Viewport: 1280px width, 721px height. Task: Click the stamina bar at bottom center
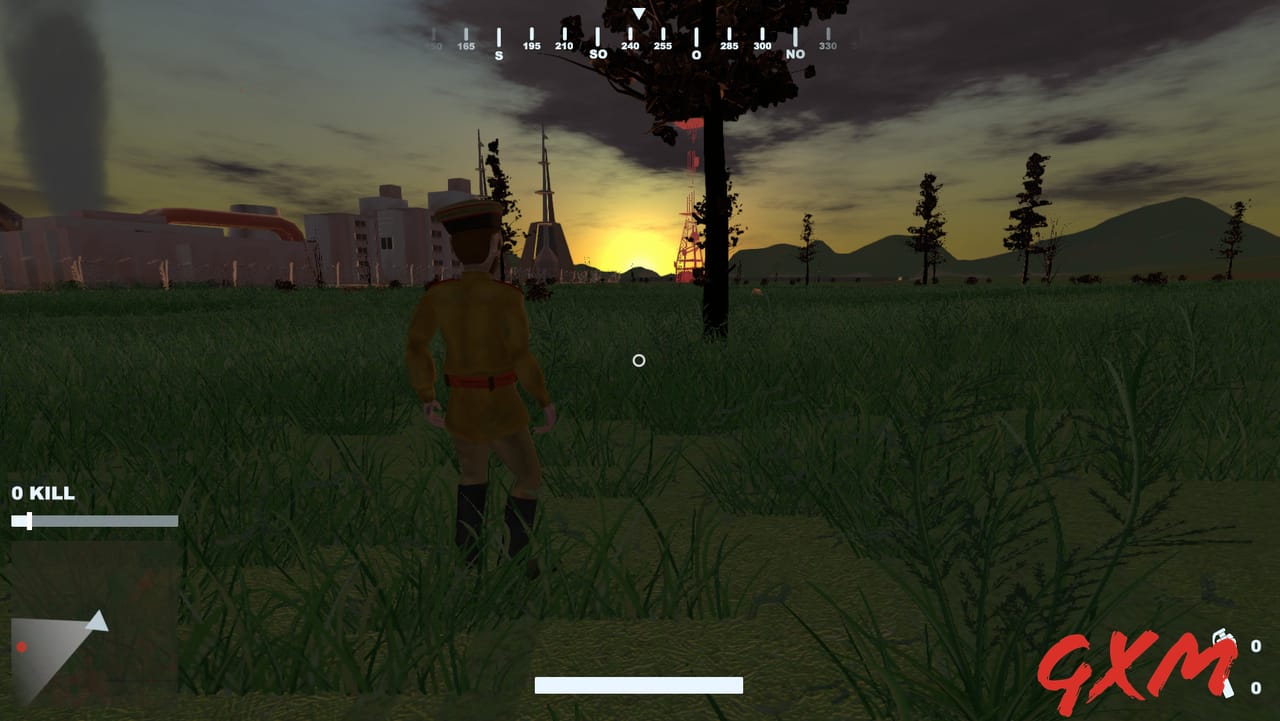pos(639,685)
